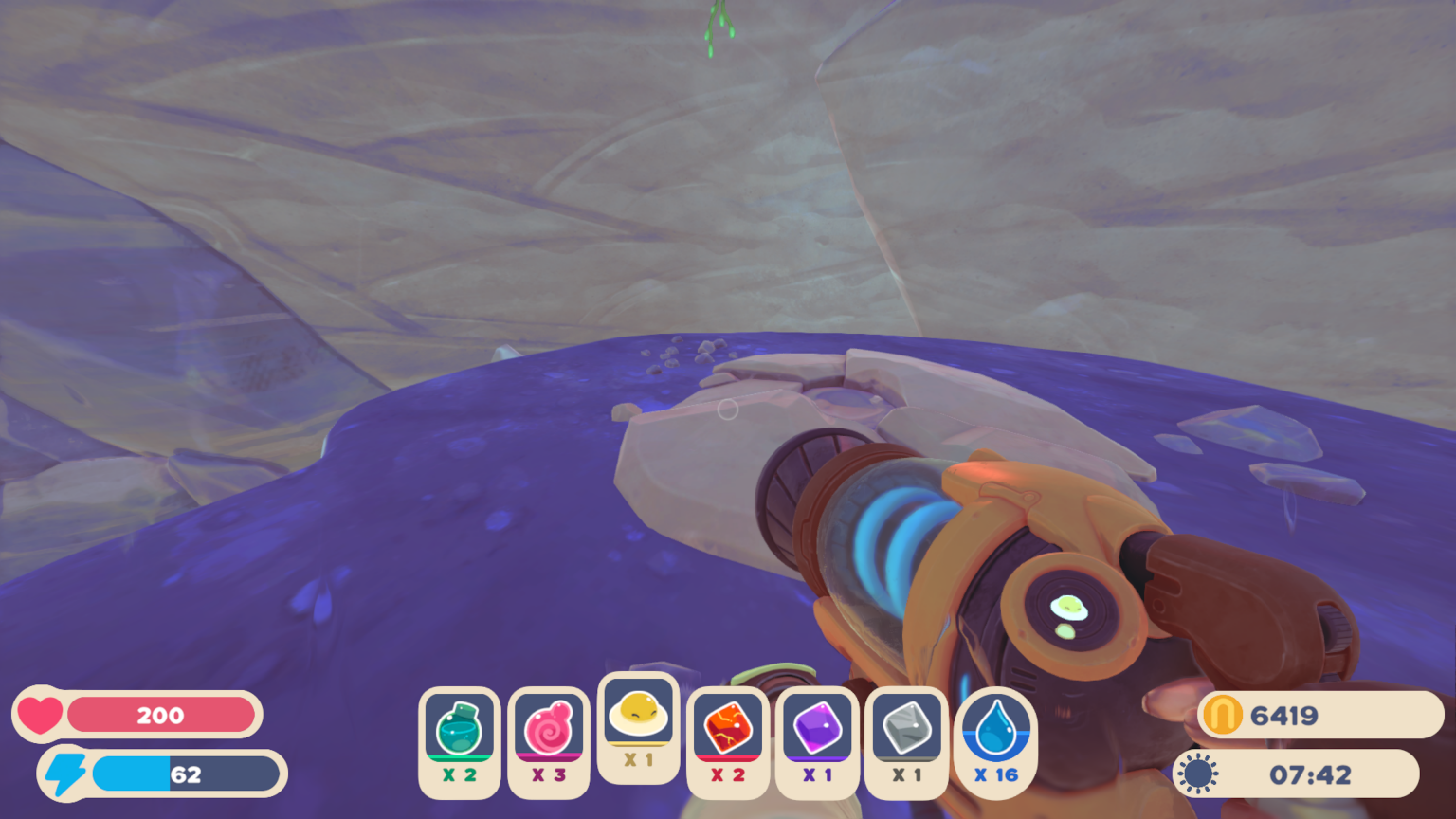The height and width of the screenshot is (819, 1456).
Task: Click the 6419 currency counter
Action: [x=1294, y=716]
